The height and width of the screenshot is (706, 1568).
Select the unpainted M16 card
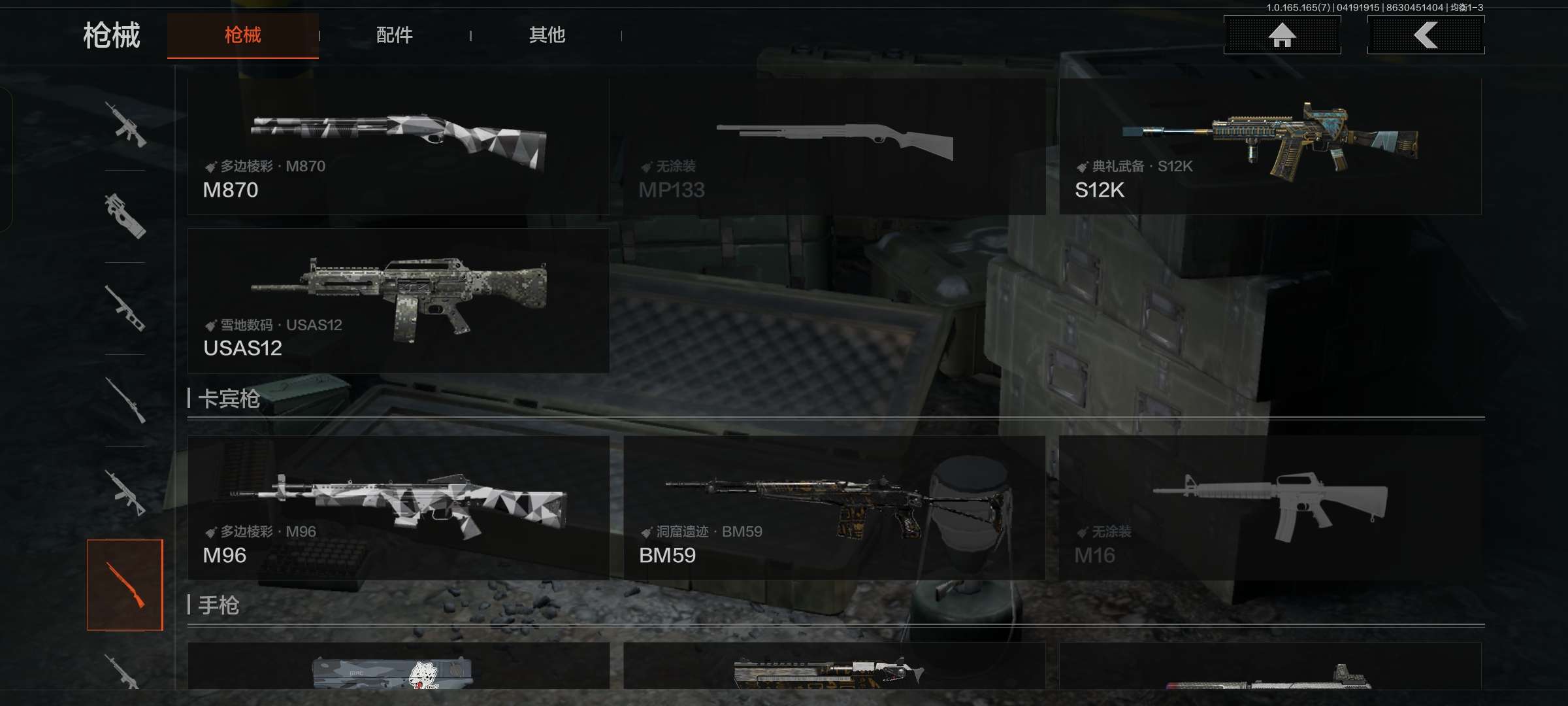1270,508
